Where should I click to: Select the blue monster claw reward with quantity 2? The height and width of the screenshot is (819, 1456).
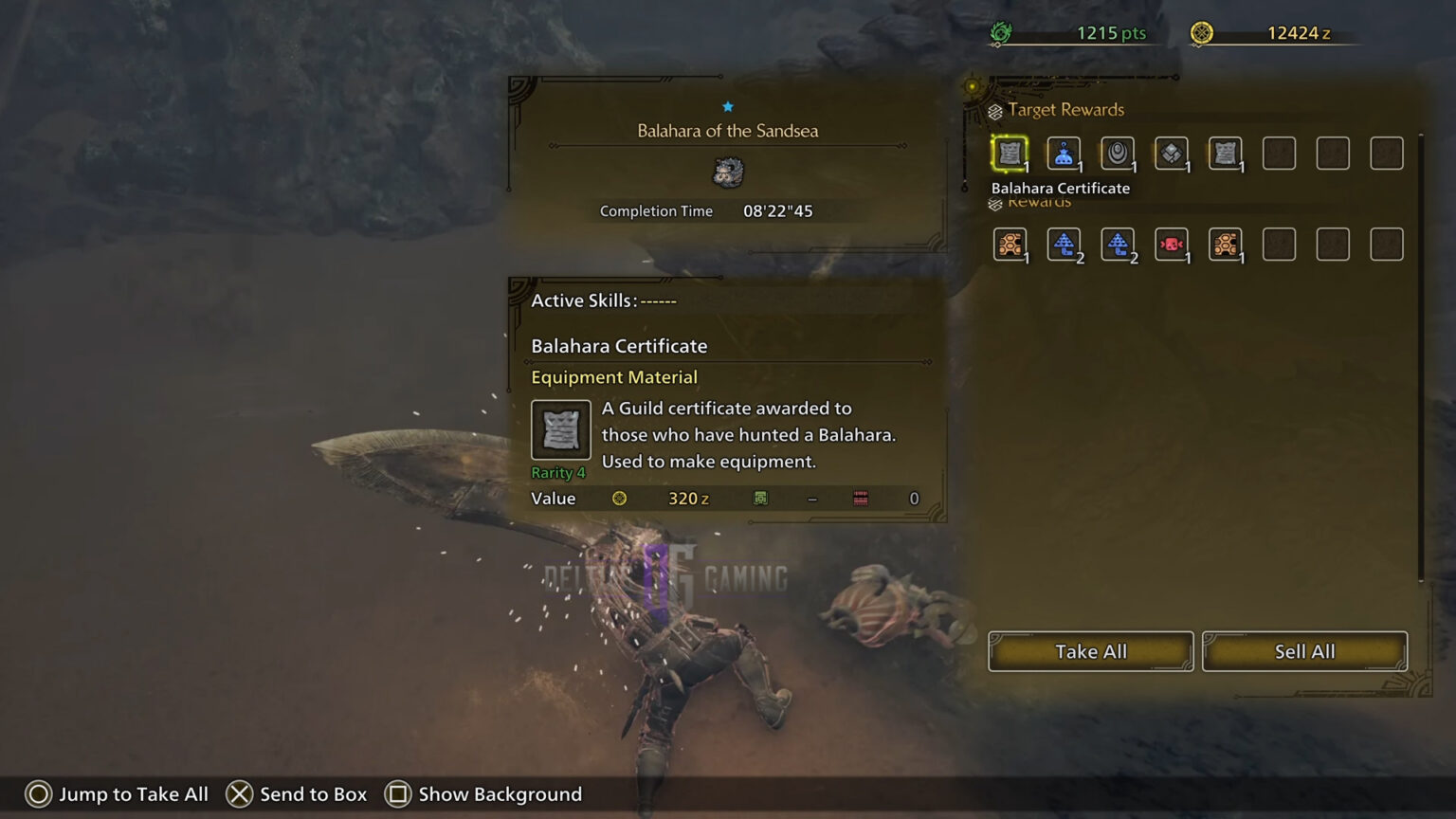1063,244
